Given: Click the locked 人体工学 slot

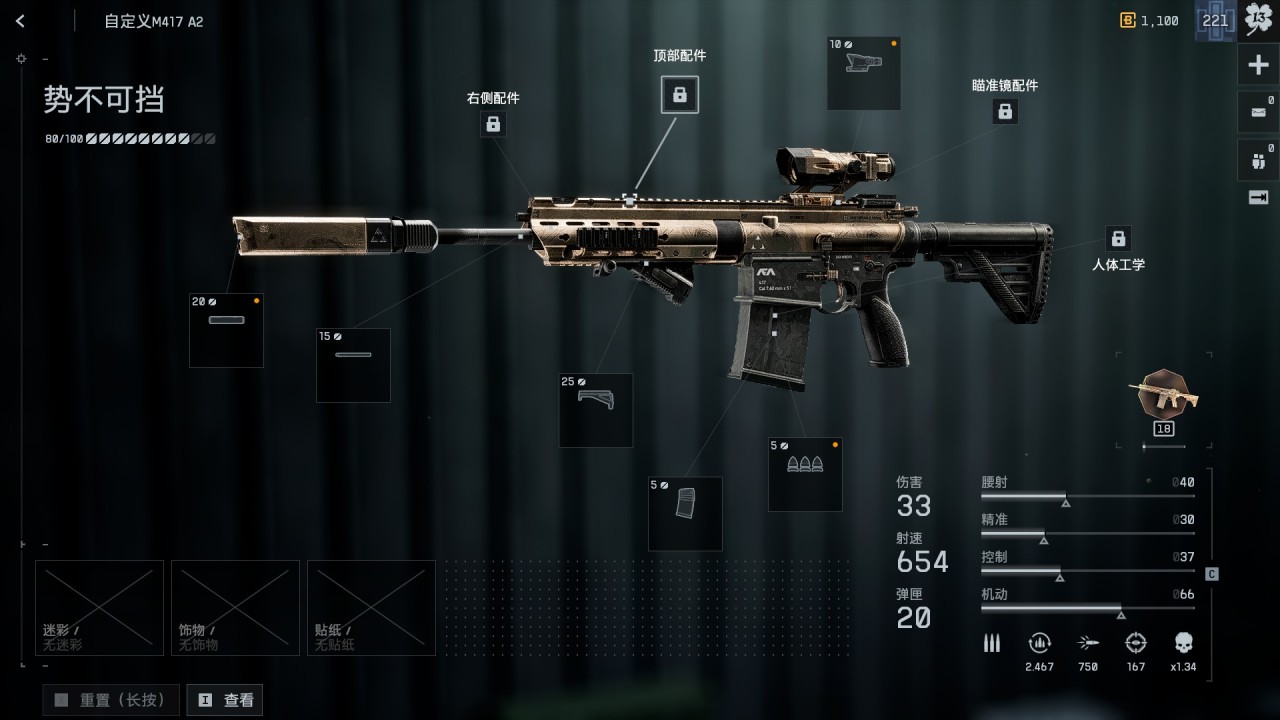Looking at the screenshot, I should pos(1118,239).
